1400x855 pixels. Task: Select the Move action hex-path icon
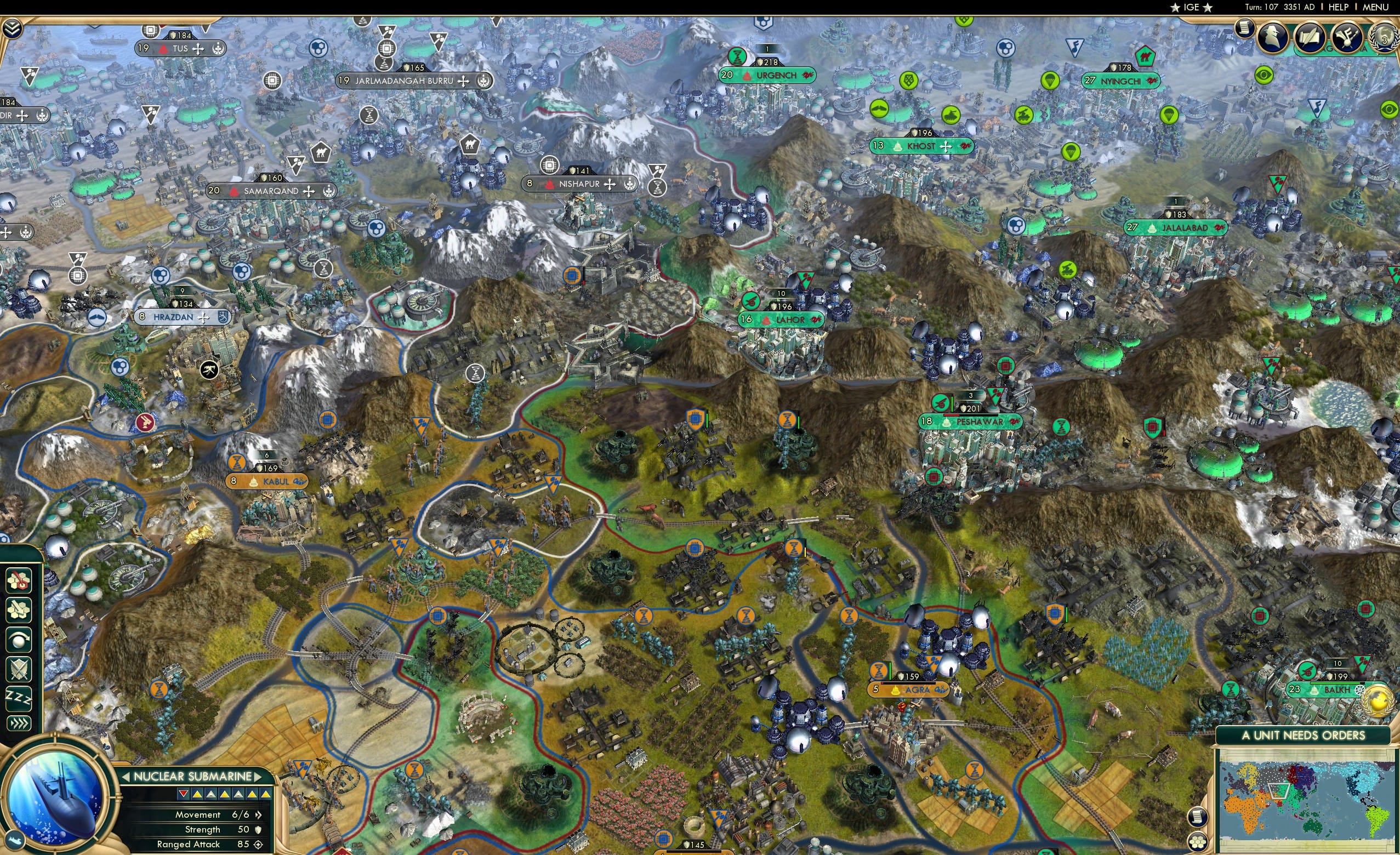(x=18, y=609)
